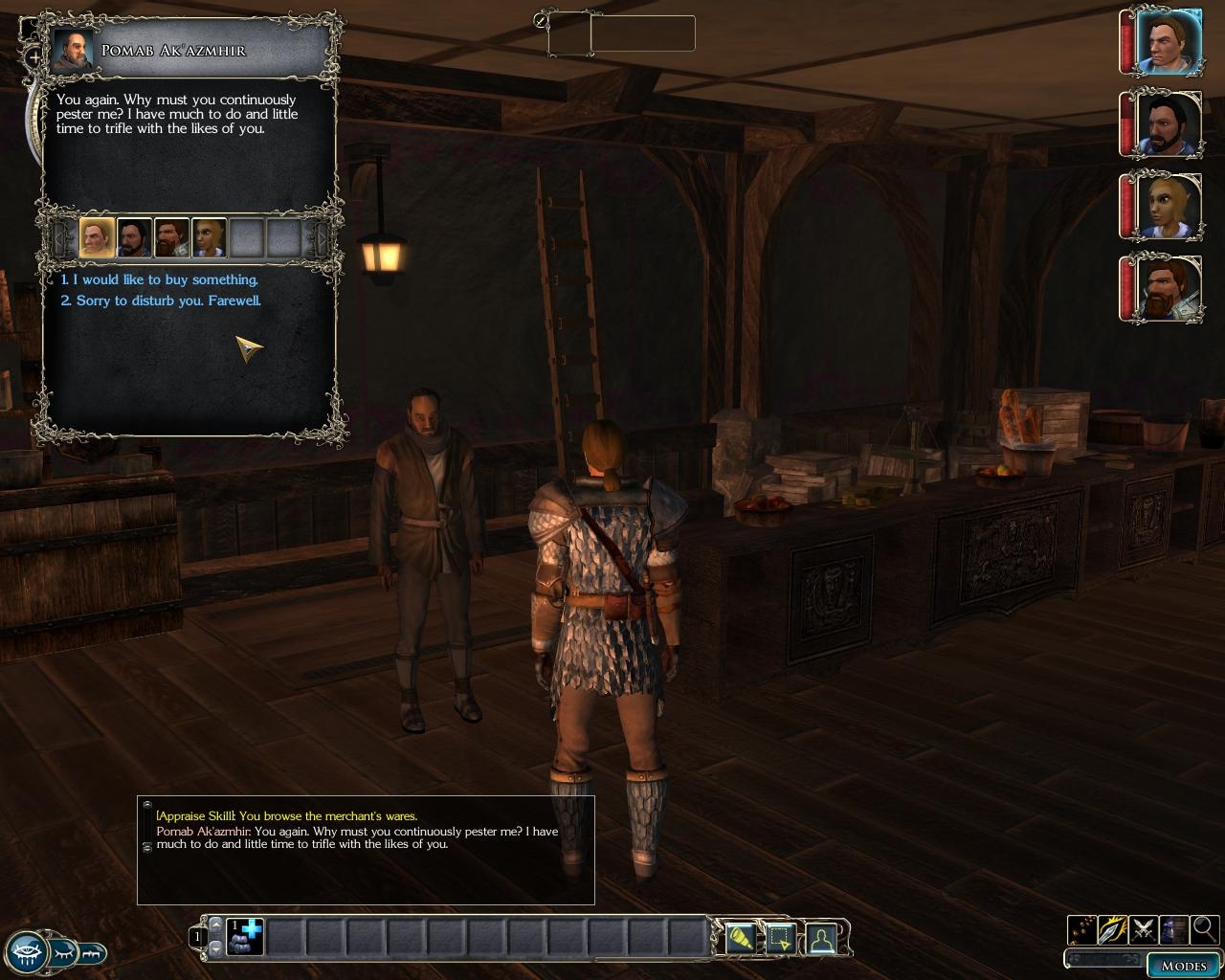Toggle the magnifying glass search mode
This screenshot has width=1225, height=980.
point(1204,928)
